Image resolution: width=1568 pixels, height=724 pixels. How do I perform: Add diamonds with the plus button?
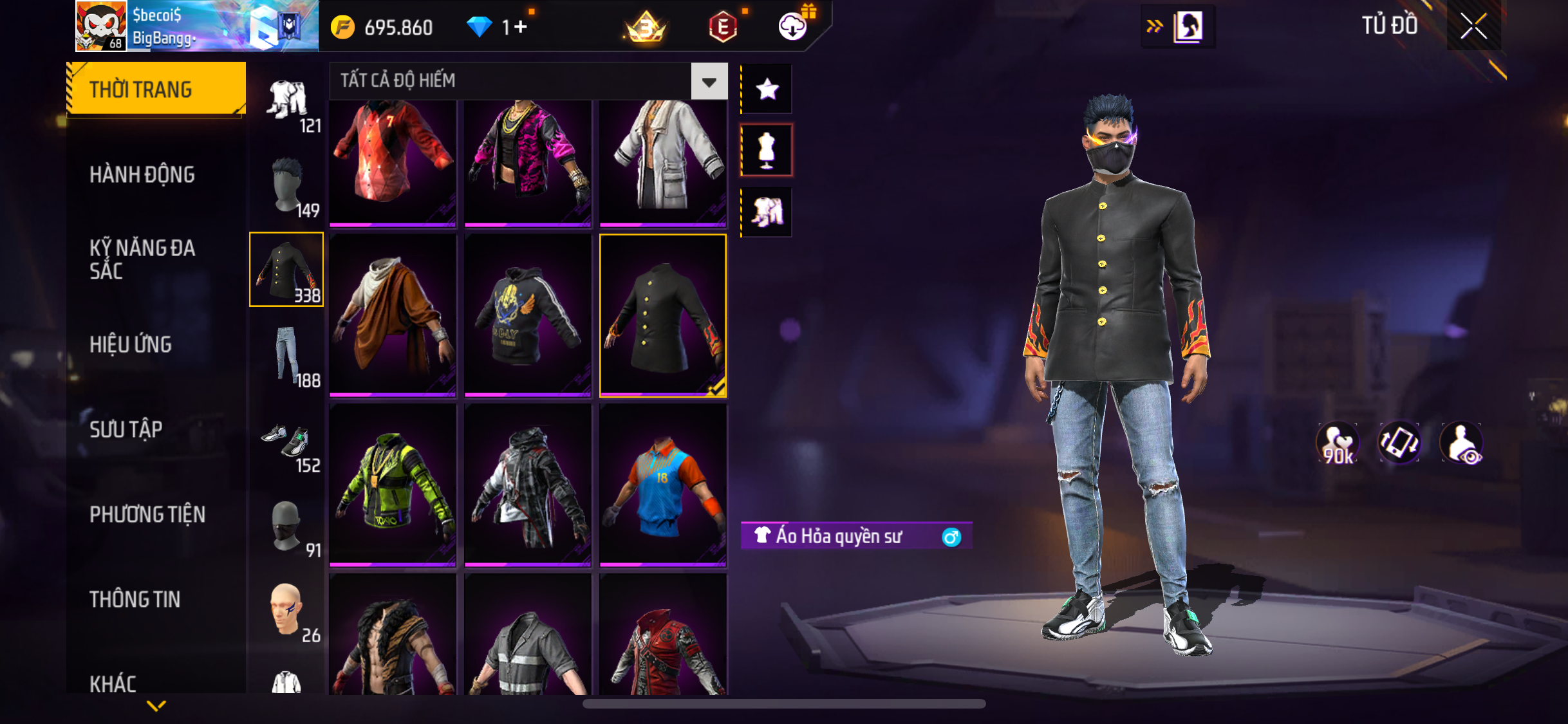tap(520, 27)
